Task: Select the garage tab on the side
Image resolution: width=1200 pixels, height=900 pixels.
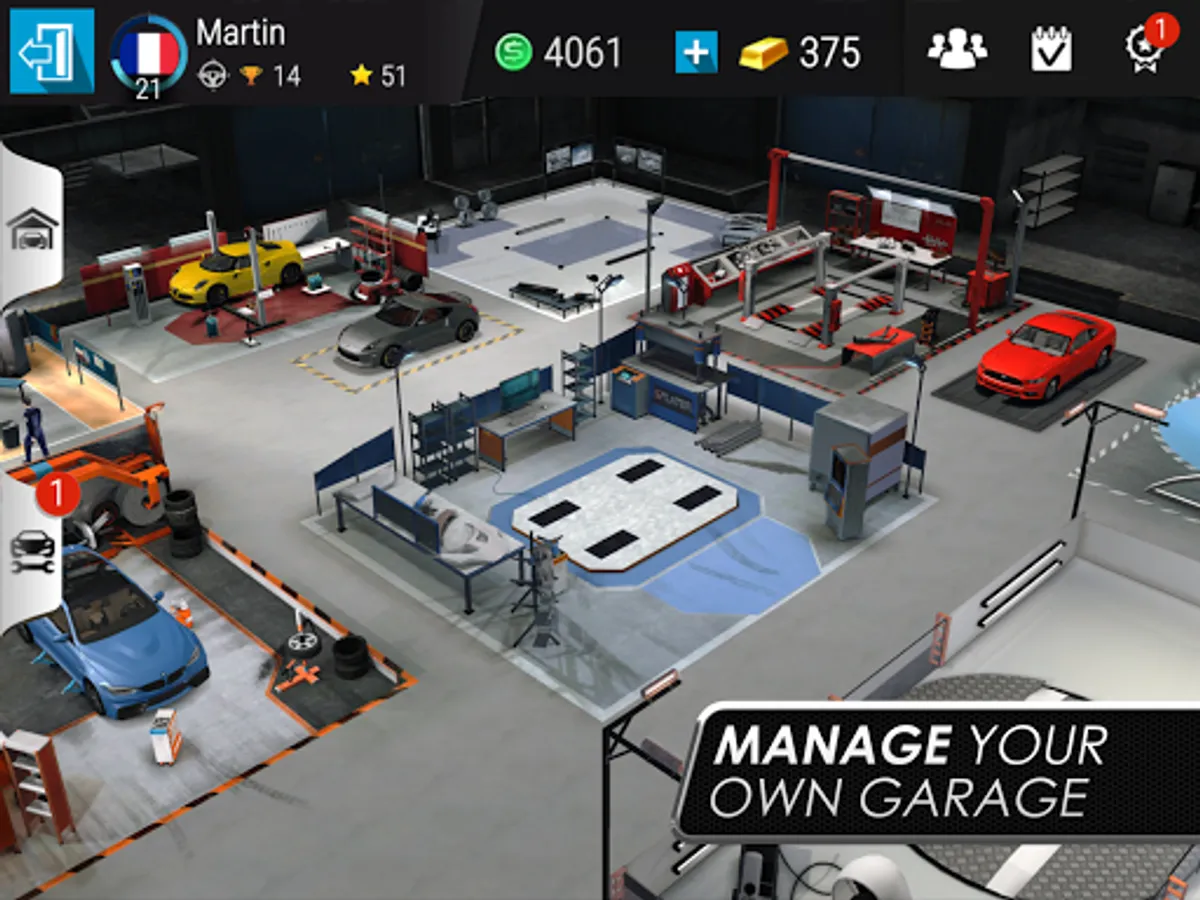Action: click(x=33, y=229)
